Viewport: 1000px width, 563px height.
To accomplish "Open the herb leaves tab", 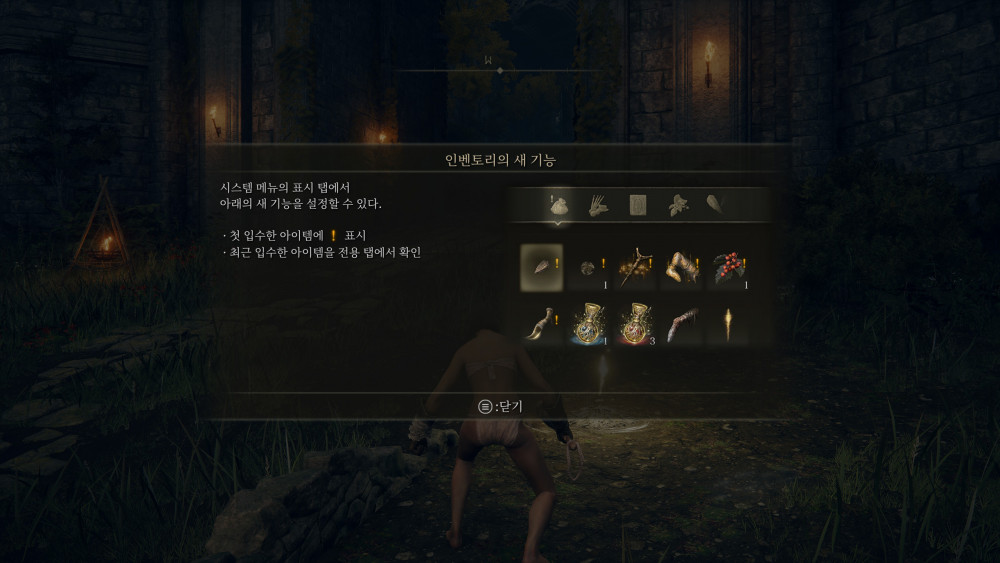I will 678,205.
